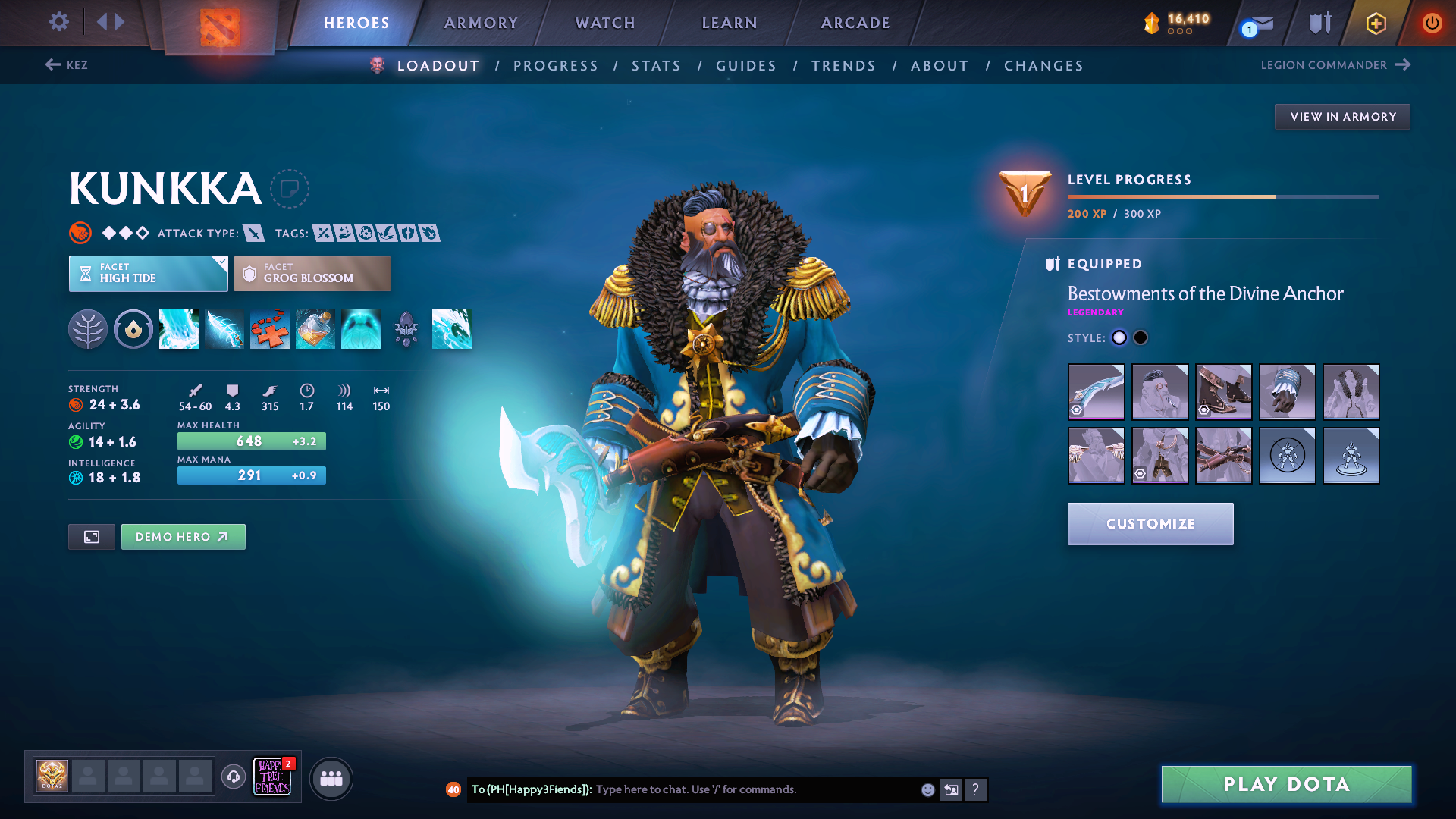Viewport: 1456px width, 819px height.
Task: Select the Torrent ability icon
Action: (x=179, y=329)
